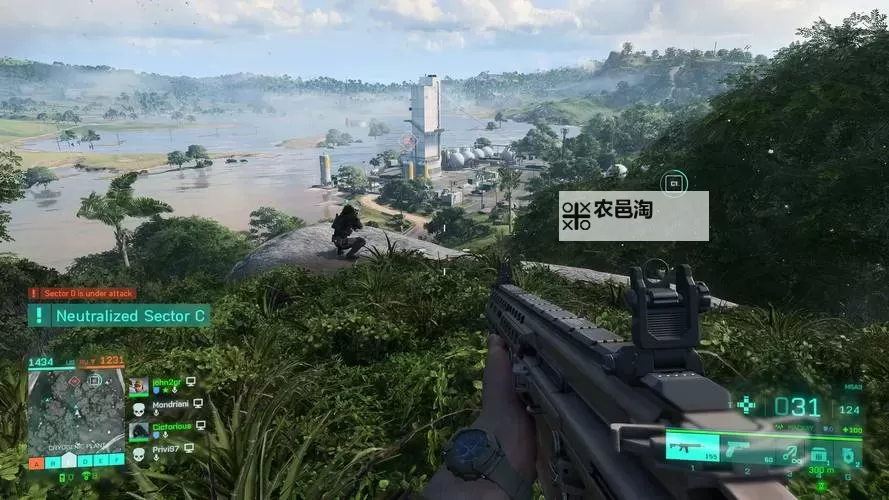Screen dimensions: 889x500
Task: Open the minimap of Cryogenic Plant
Action: click(x=76, y=410)
